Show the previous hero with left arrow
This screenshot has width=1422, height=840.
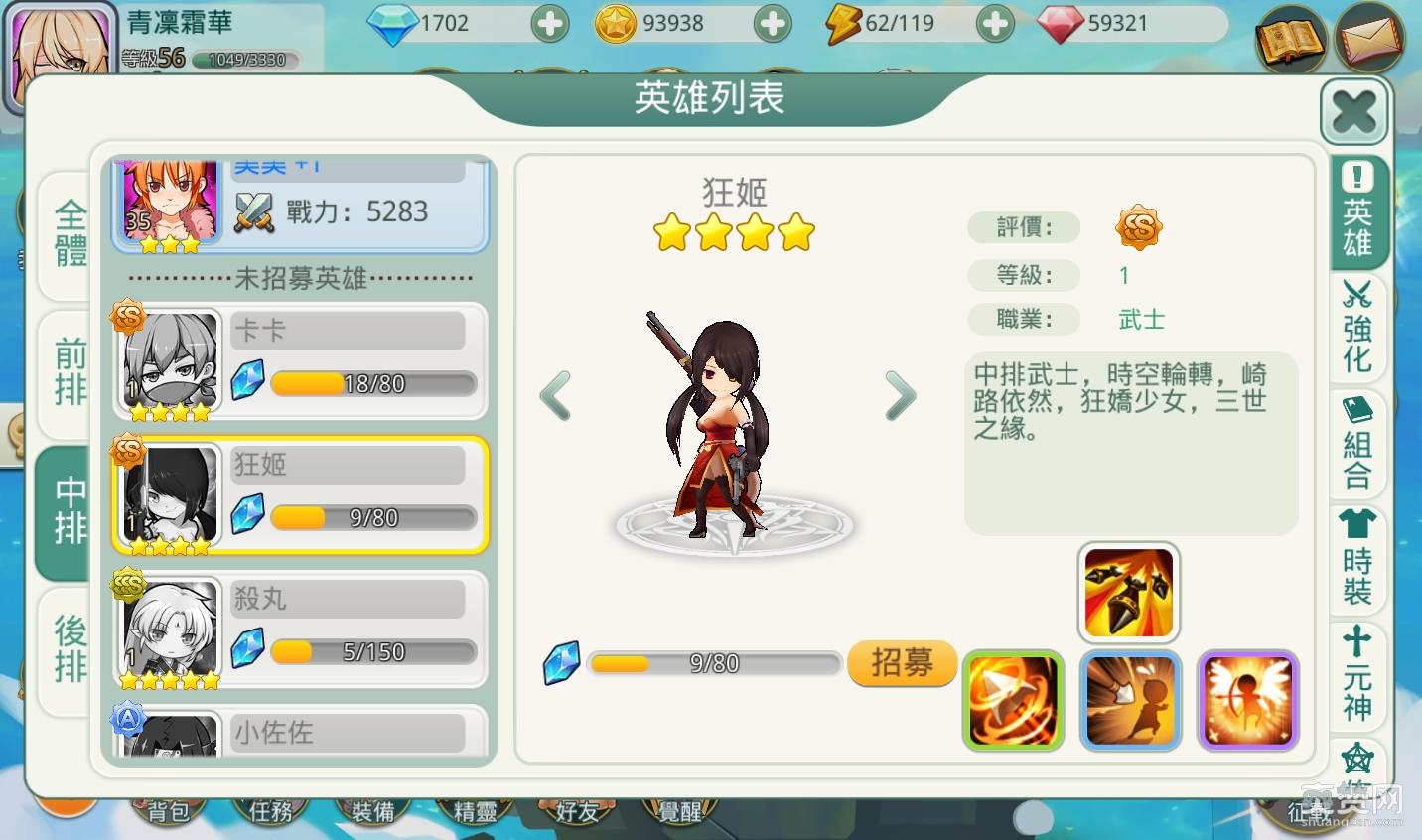556,395
